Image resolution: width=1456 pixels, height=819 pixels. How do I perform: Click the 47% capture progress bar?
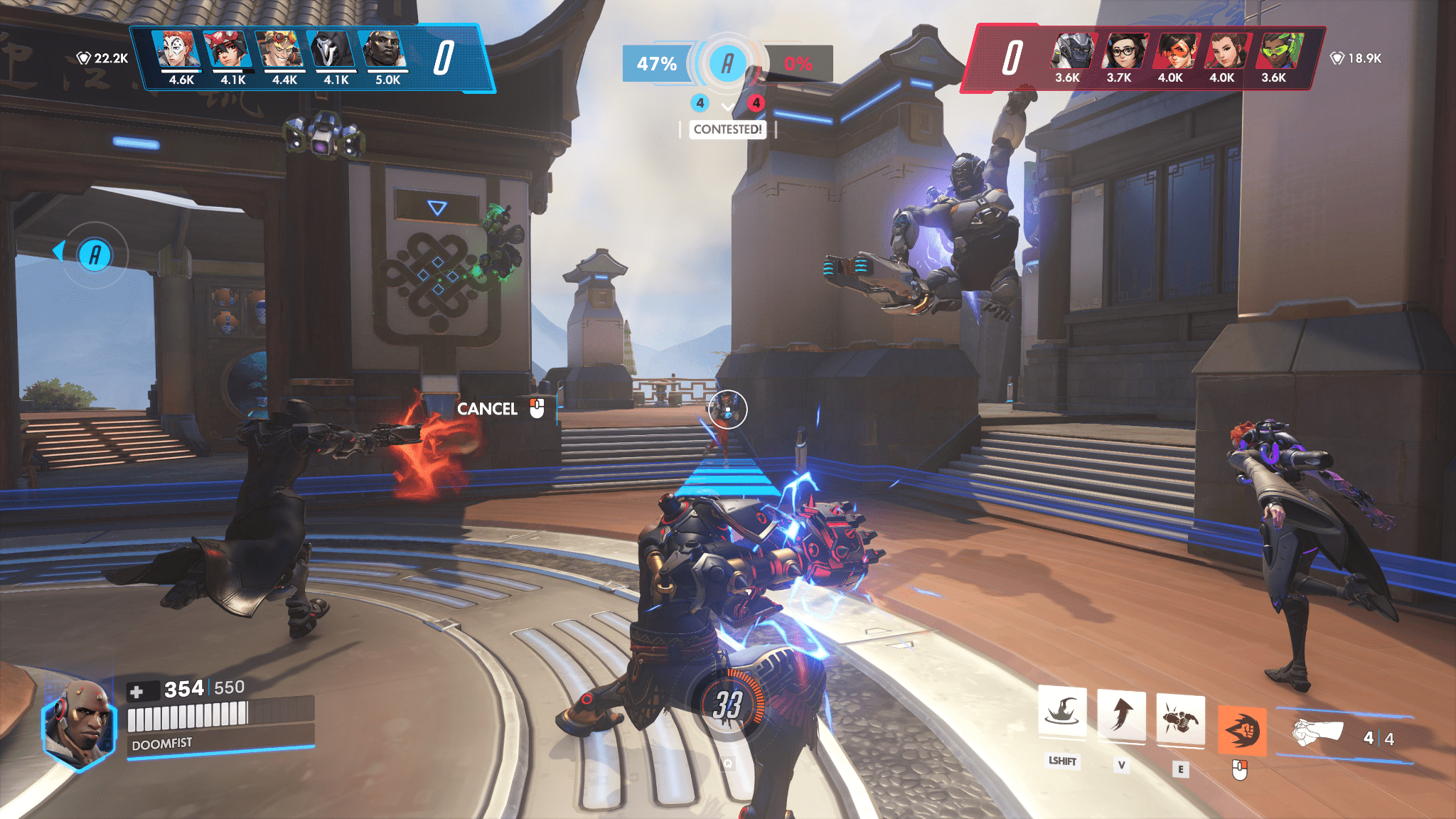[655, 63]
